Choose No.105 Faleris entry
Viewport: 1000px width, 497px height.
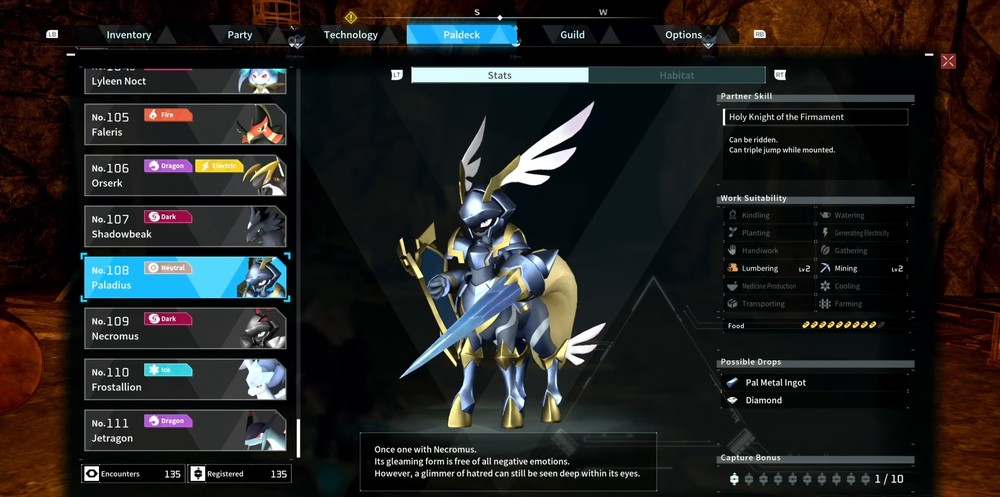pyautogui.click(x=185, y=124)
